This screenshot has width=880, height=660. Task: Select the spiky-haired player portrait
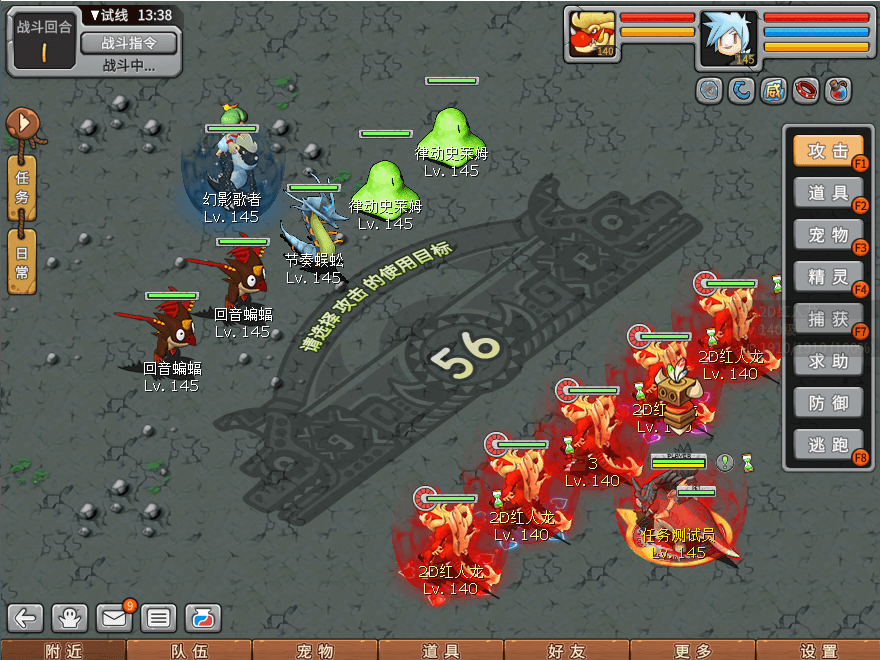pyautogui.click(x=729, y=39)
